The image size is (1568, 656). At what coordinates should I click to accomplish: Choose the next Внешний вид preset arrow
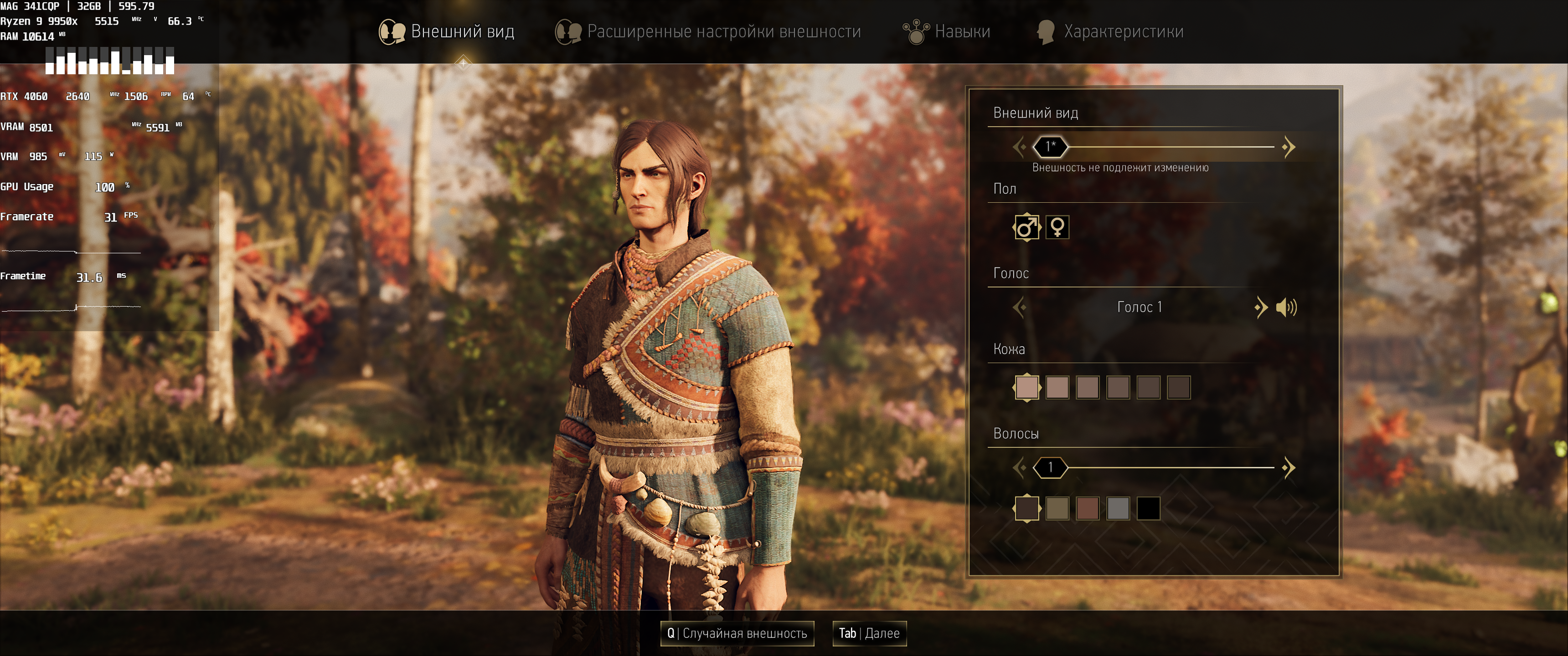coord(1288,147)
